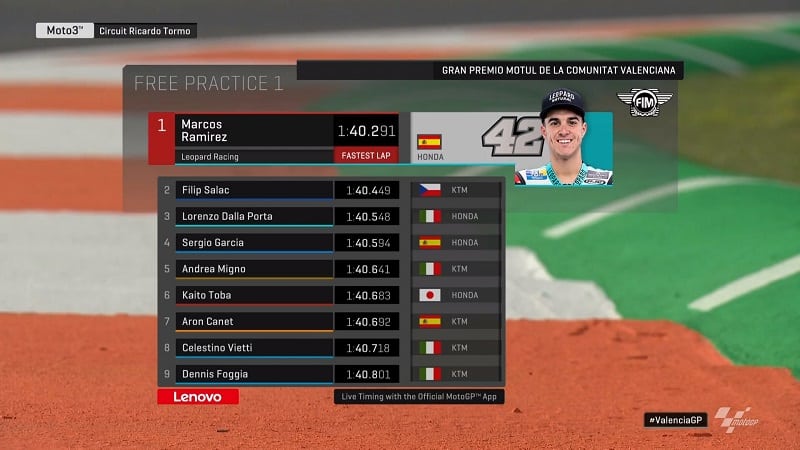Select the Moto3 class label
Viewport: 800px width, 450px height.
click(x=66, y=31)
